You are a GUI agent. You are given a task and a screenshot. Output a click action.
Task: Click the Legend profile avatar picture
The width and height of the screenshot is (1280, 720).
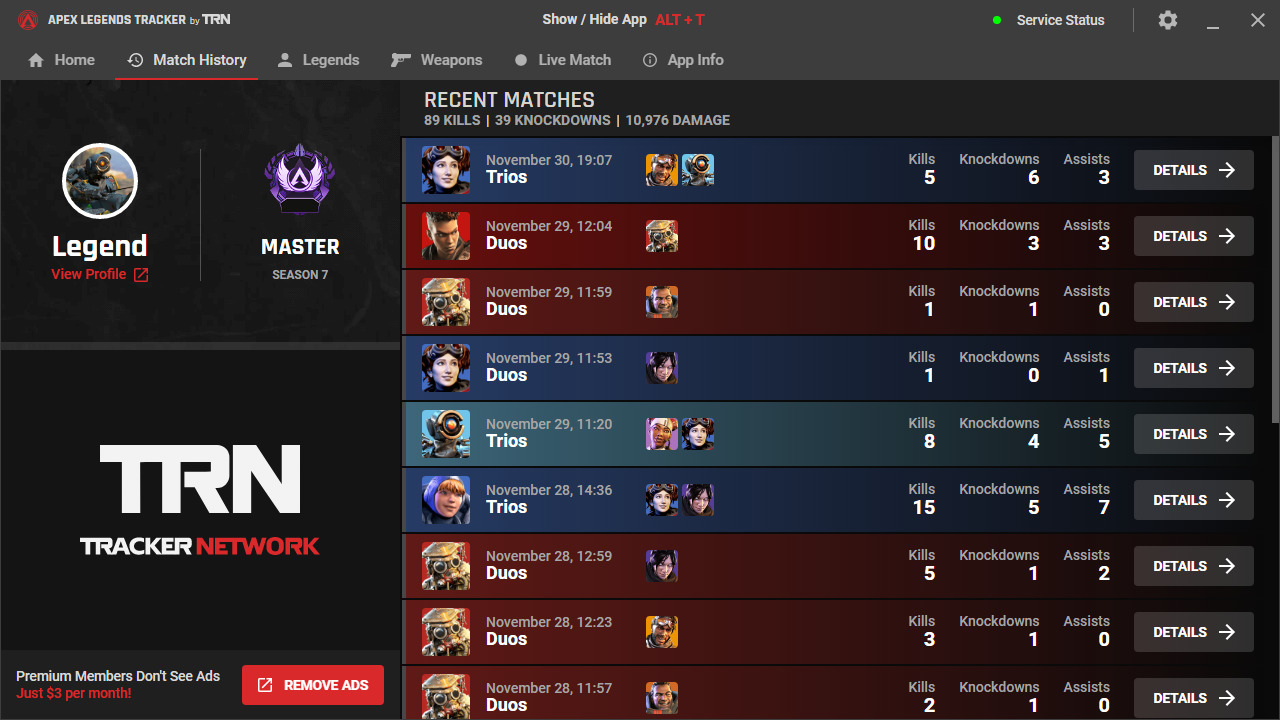pos(100,181)
